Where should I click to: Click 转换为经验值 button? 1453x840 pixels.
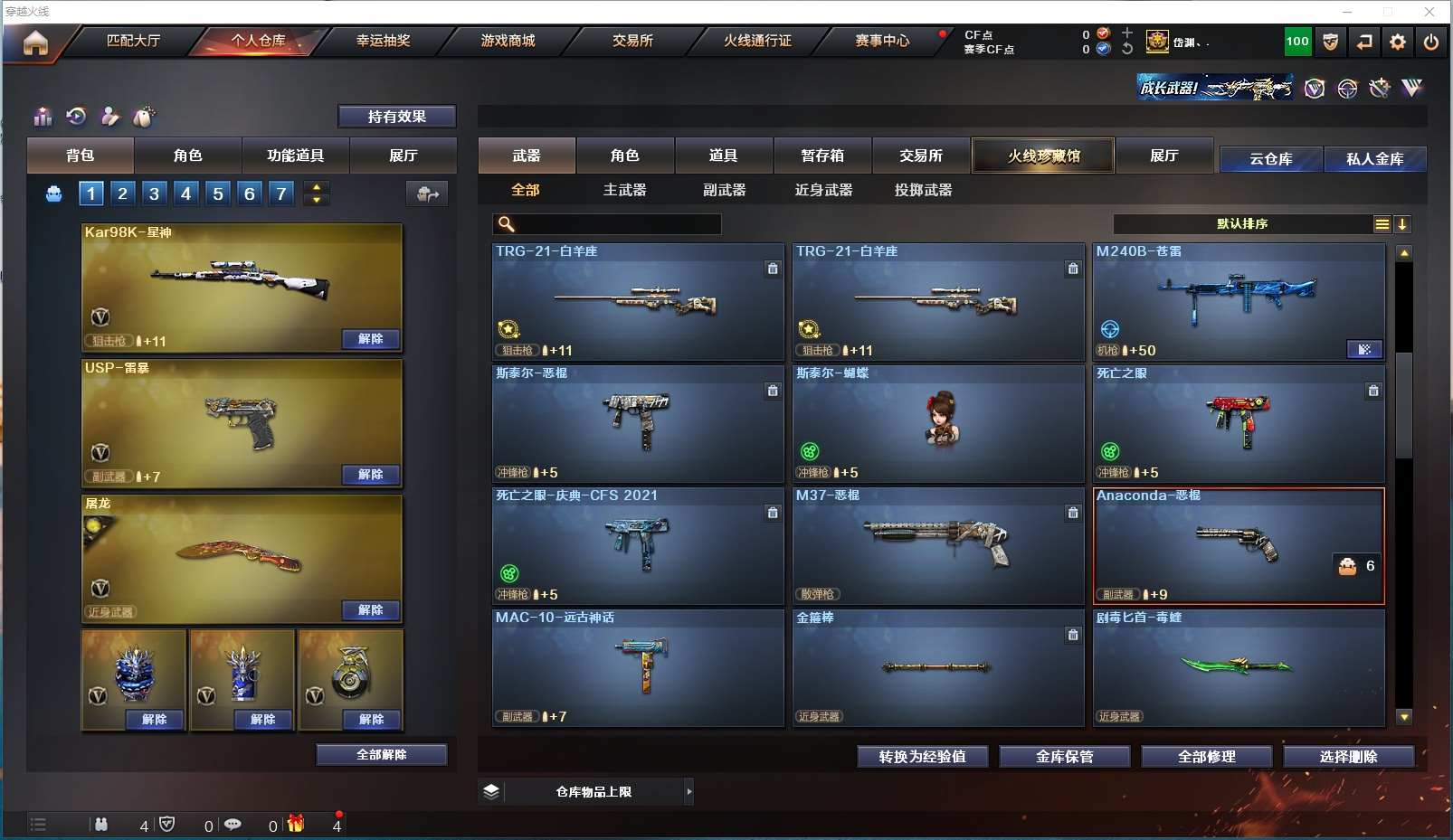click(922, 757)
